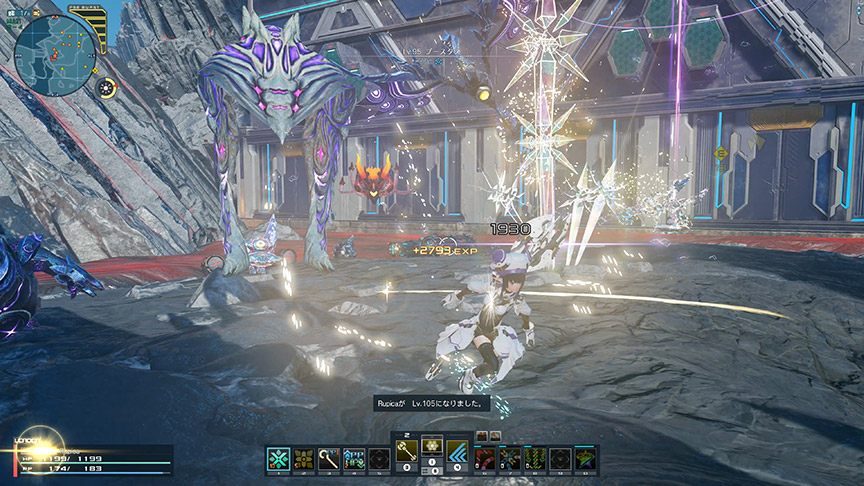Choose the golden rod weapon slot
This screenshot has width=864, height=486.
click(x=407, y=451)
